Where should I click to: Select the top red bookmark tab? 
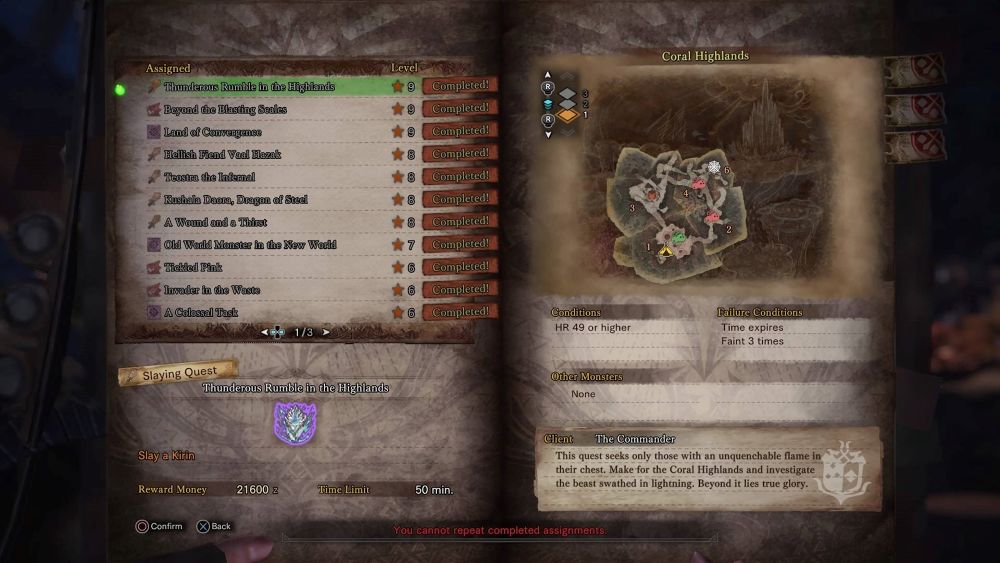tap(914, 70)
